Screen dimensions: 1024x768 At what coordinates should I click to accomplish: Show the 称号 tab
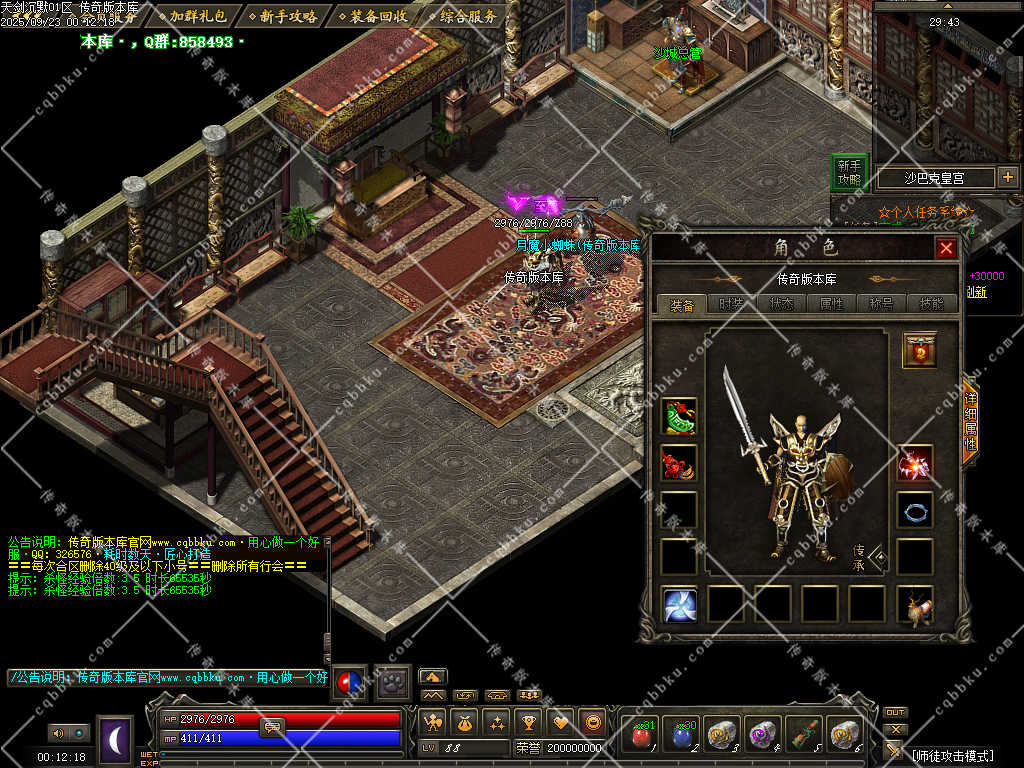(881, 305)
